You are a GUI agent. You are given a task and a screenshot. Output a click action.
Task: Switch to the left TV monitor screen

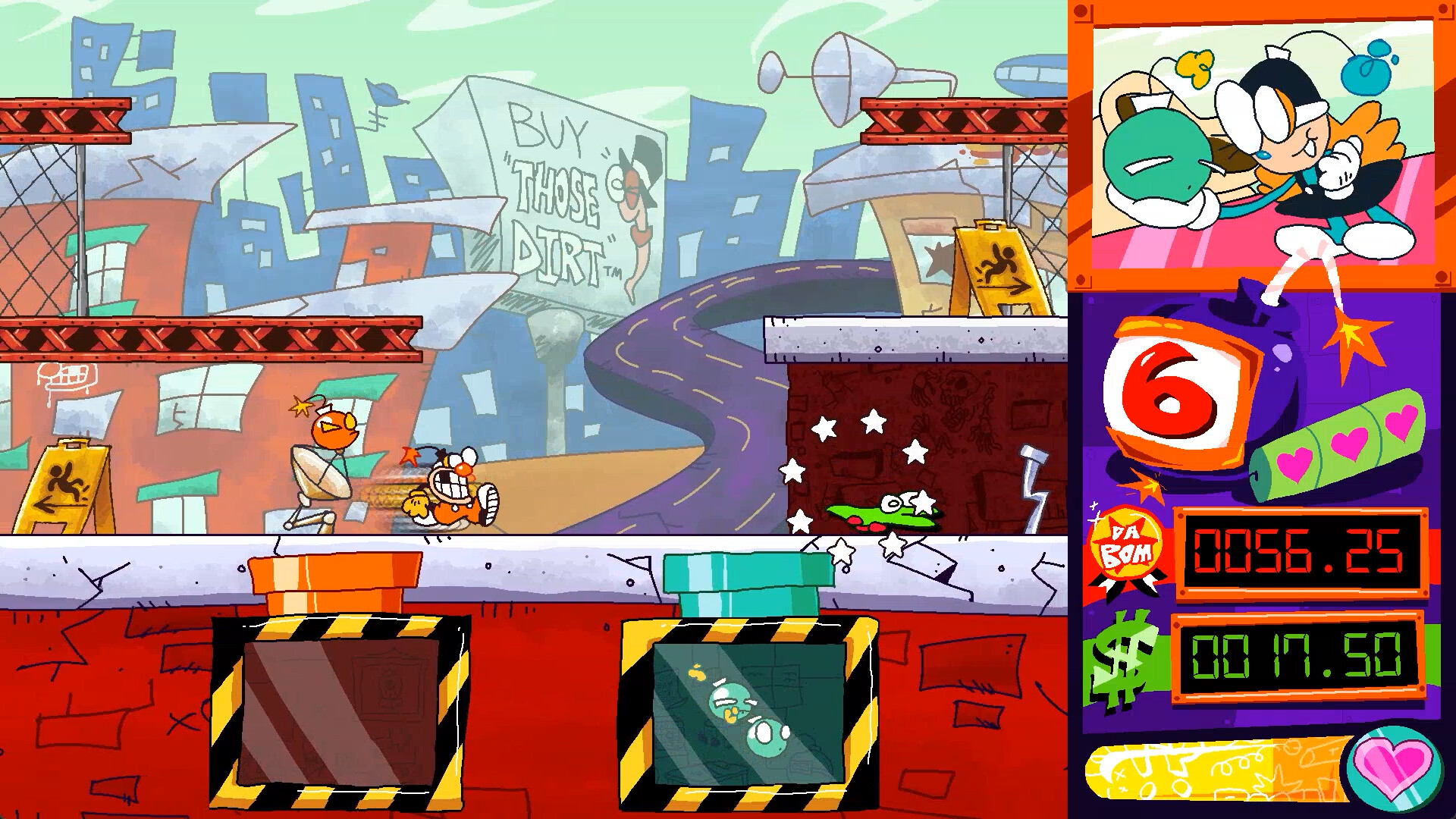(x=337, y=713)
